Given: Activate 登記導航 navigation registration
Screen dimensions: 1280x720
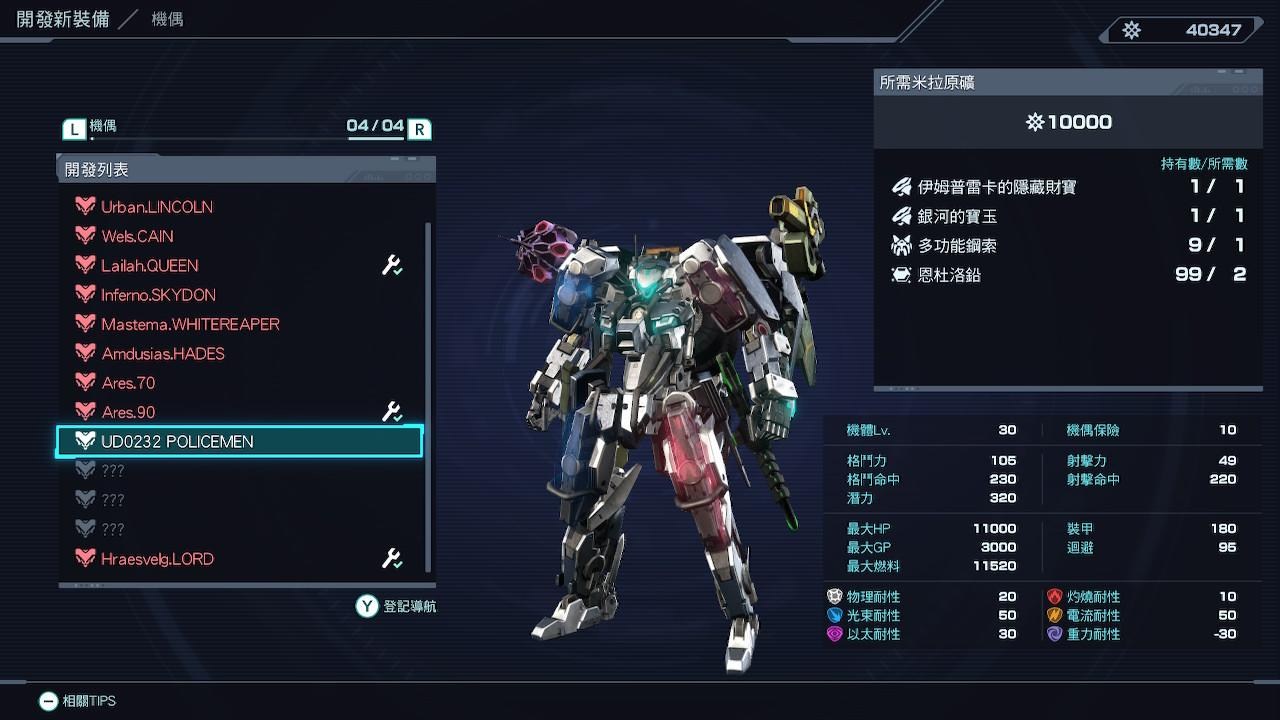Looking at the screenshot, I should 397,606.
